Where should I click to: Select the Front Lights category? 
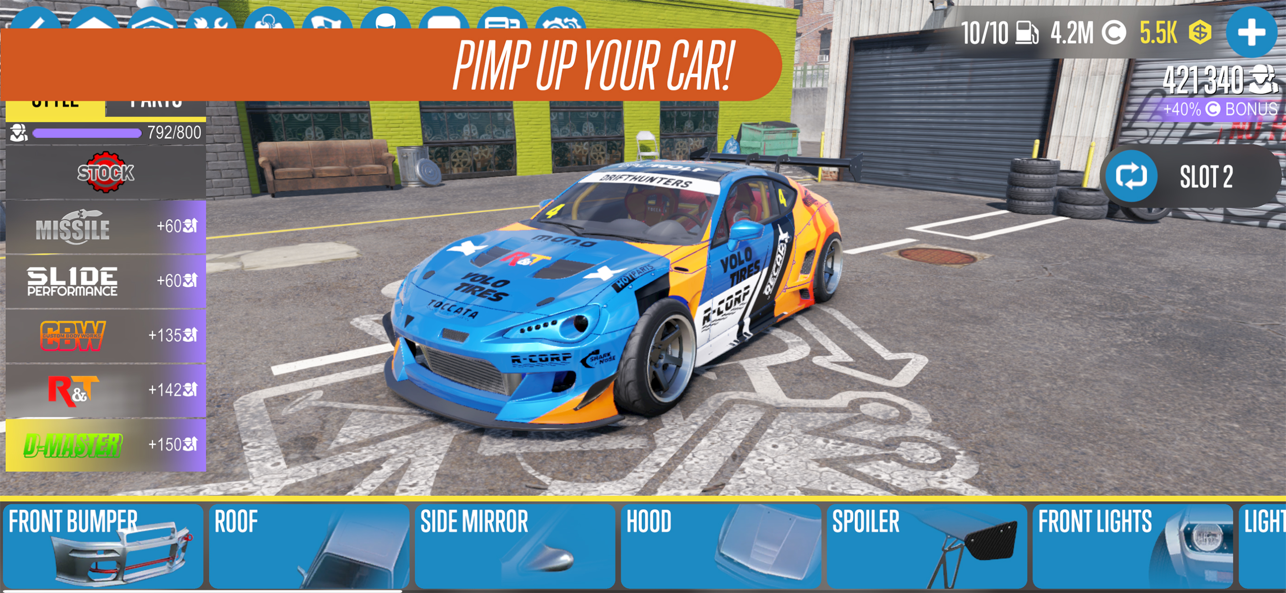click(1133, 546)
